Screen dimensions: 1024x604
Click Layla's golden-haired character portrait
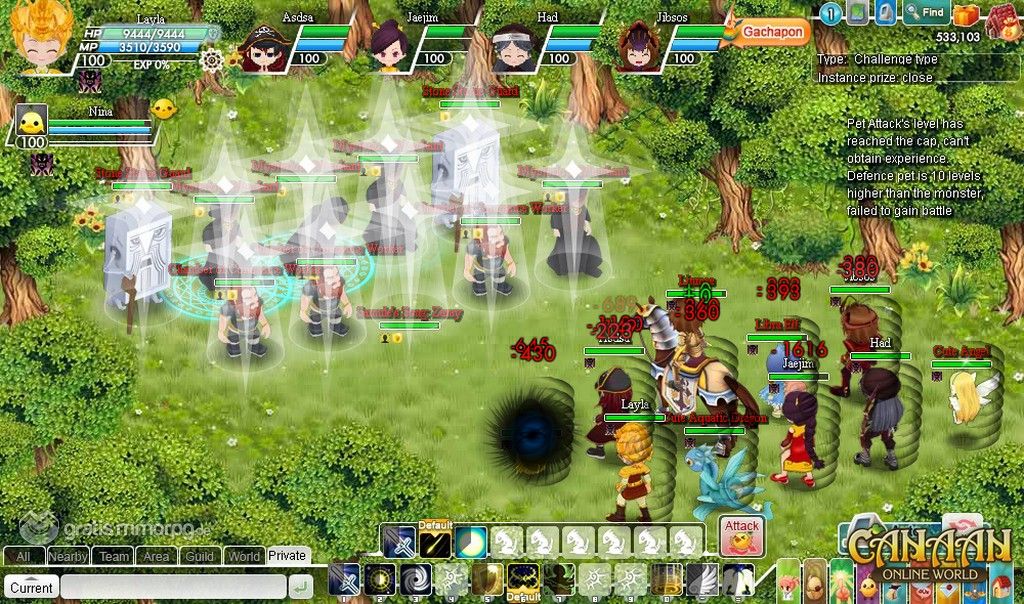tap(40, 38)
